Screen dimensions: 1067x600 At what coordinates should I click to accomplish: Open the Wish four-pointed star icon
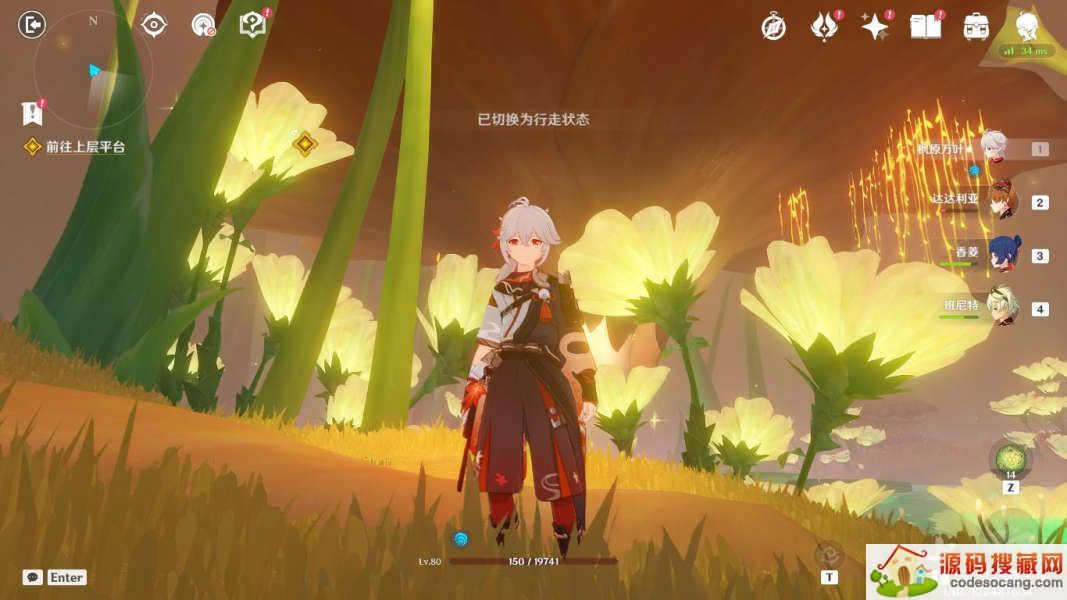pyautogui.click(x=876, y=27)
